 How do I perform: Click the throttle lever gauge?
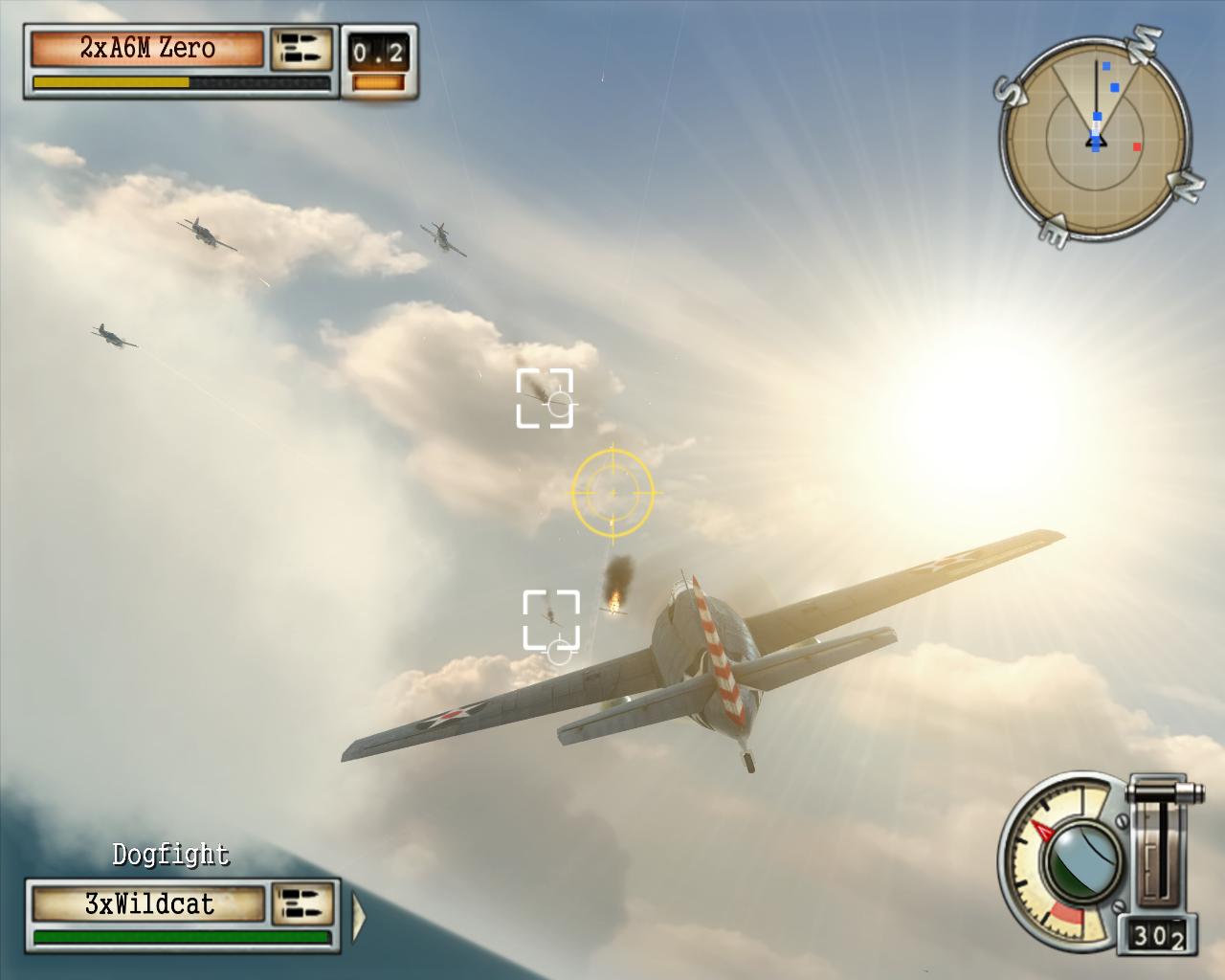coord(1161,844)
